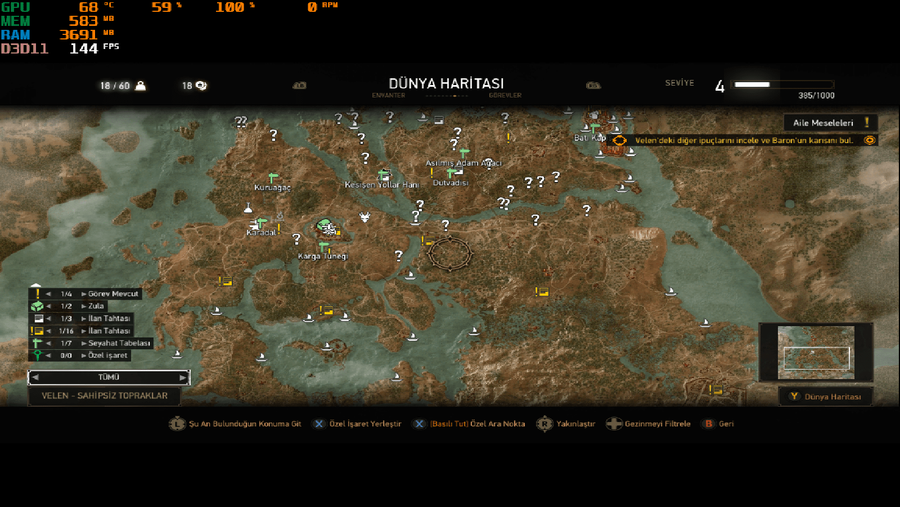The image size is (900, 507).
Task: Pick the Karadal signpost marker
Action: point(259,222)
